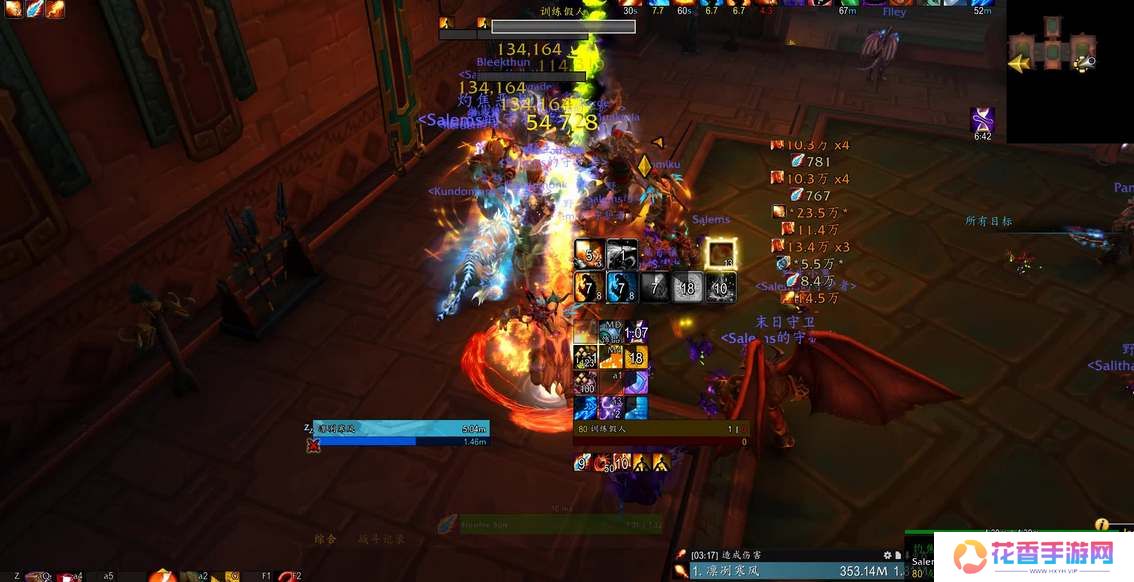Image resolution: width=1134 pixels, height=582 pixels.
Task: Click the 训练假人 nameplate at top
Action: [562, 27]
